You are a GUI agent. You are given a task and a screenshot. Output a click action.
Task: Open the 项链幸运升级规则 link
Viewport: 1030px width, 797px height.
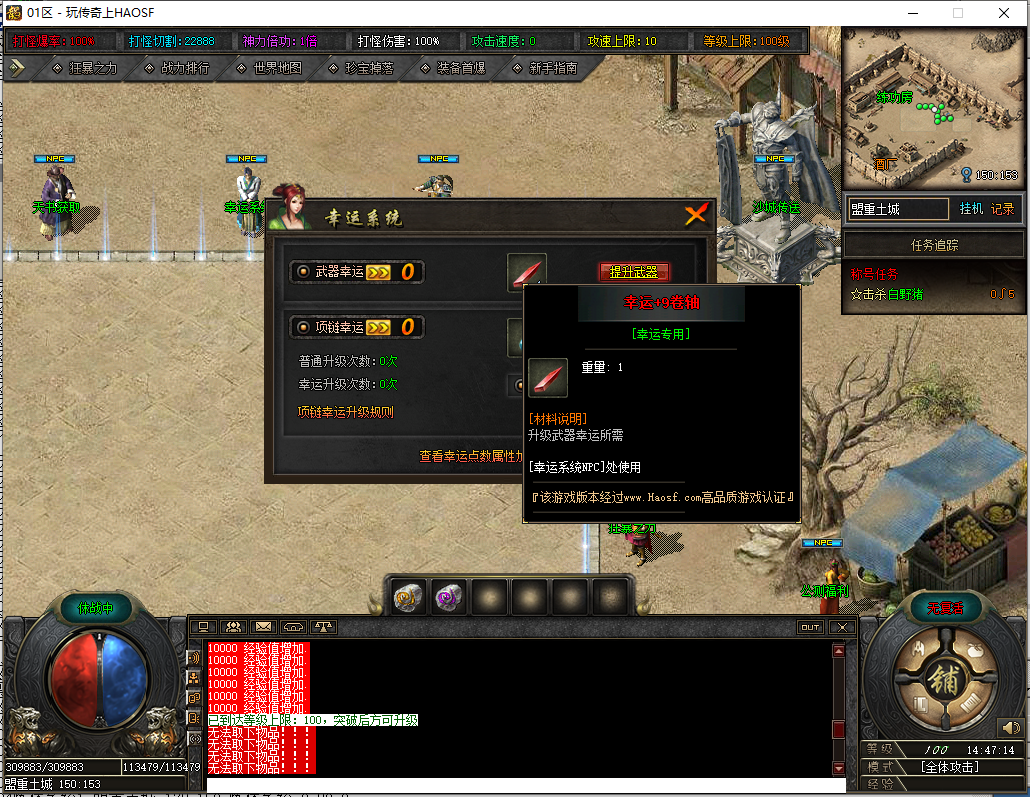pos(346,411)
